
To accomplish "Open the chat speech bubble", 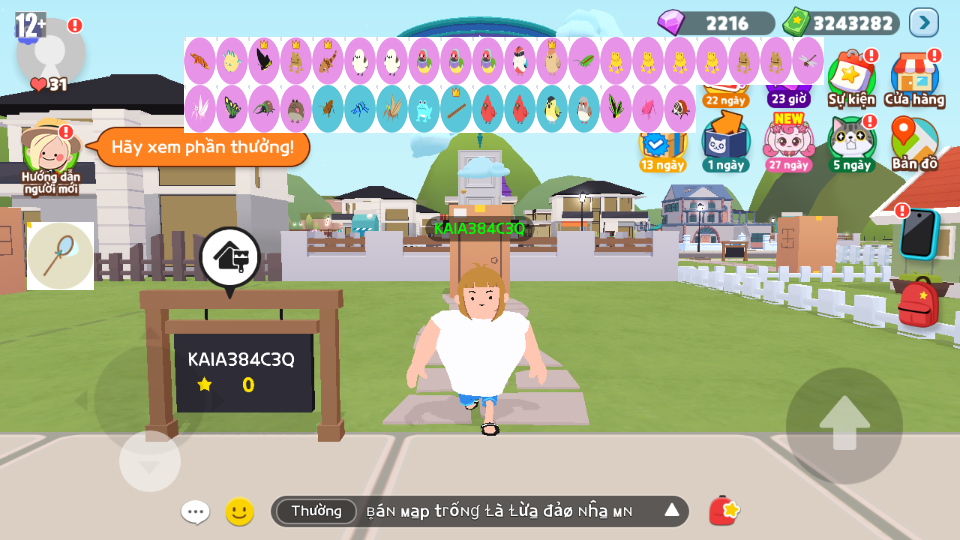I will (x=195, y=512).
